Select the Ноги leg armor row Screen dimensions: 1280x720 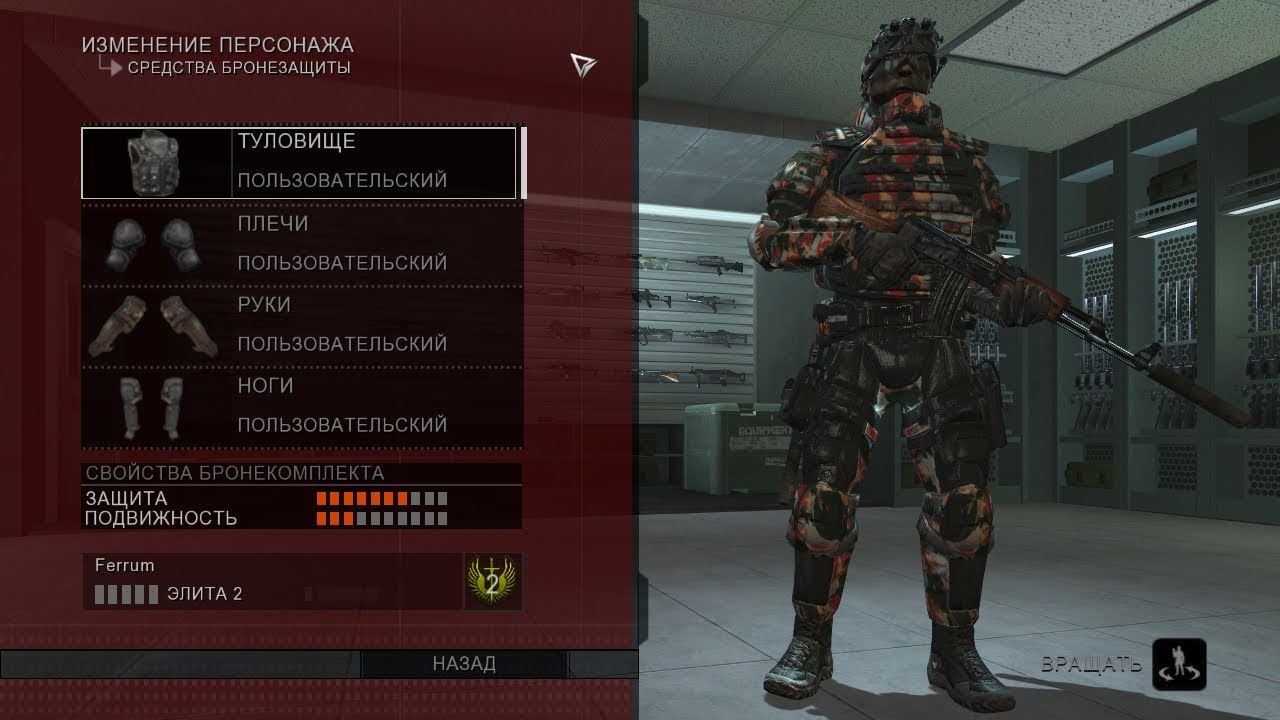[300, 405]
